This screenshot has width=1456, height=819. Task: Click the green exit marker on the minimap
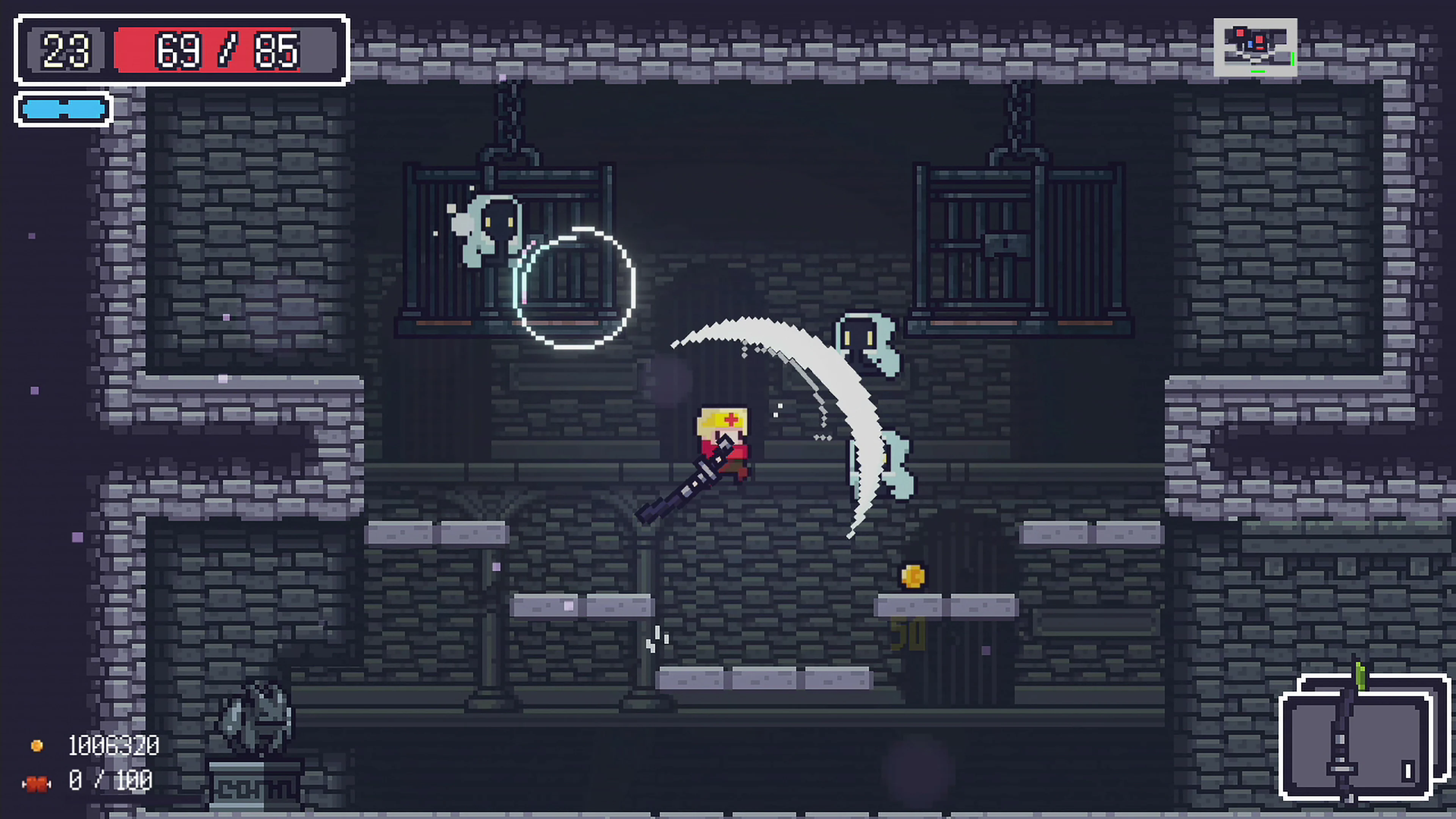1293,60
